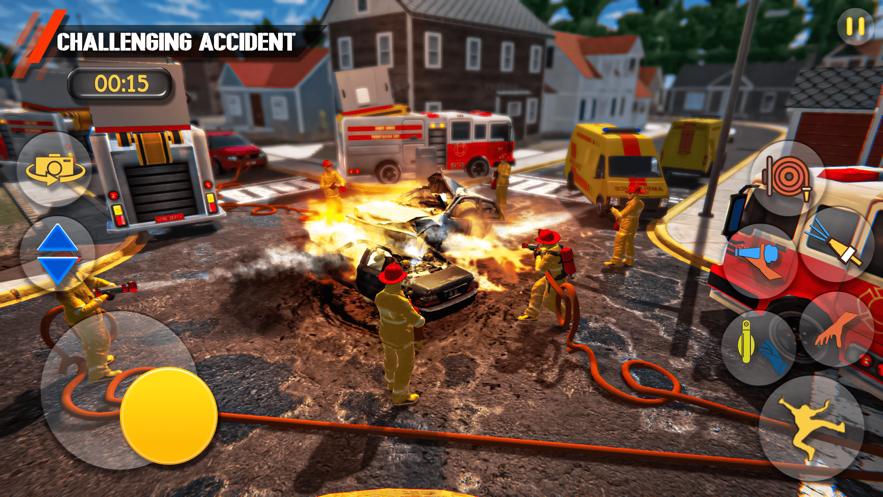Screen dimensions: 883x497
Task: Touch the yellow movement joystick knob
Action: pyautogui.click(x=168, y=415)
